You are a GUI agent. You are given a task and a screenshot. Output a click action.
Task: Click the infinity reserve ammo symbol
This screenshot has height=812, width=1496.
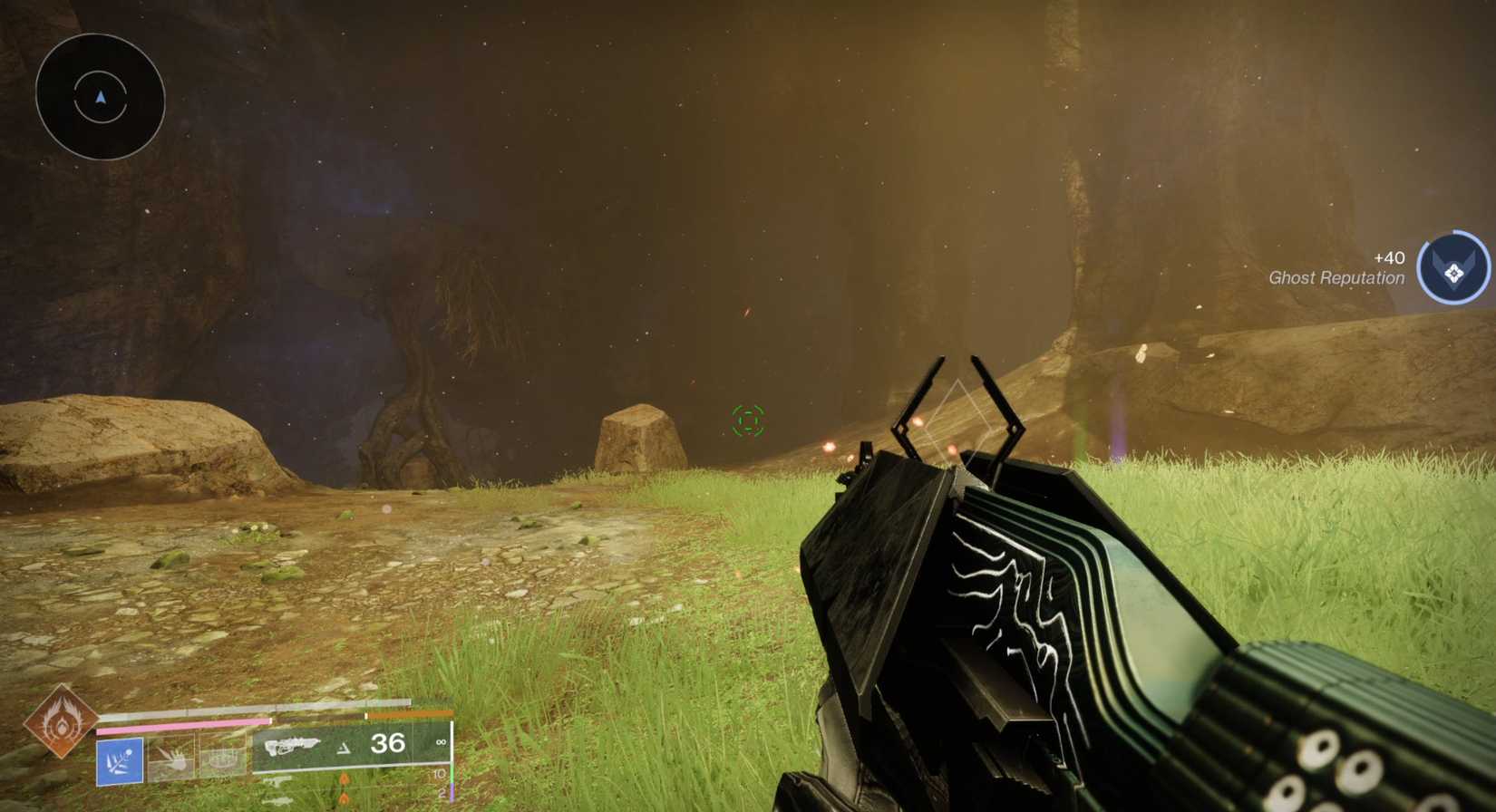point(441,741)
